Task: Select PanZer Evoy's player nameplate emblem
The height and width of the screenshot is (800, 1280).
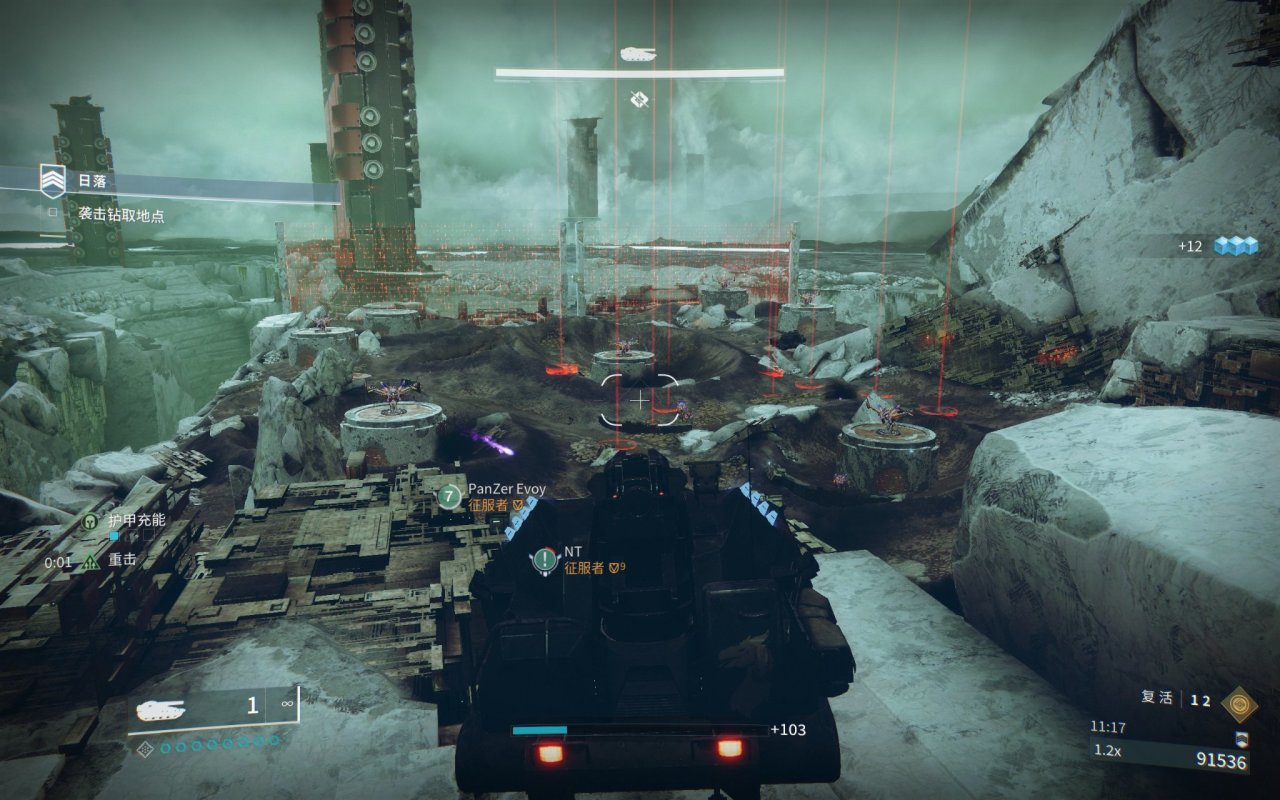Action: (x=451, y=496)
